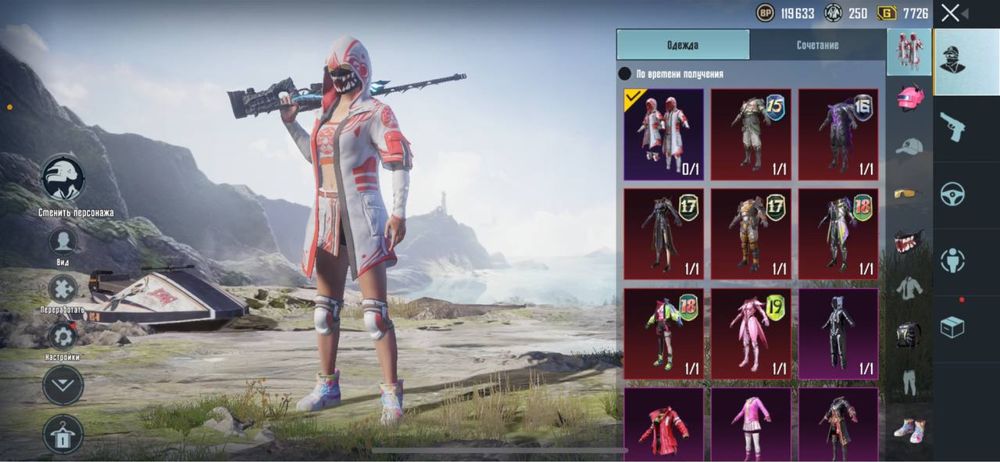The image size is (1000, 462).
Task: Switch to the Сочетание tab
Action: pyautogui.click(x=817, y=45)
